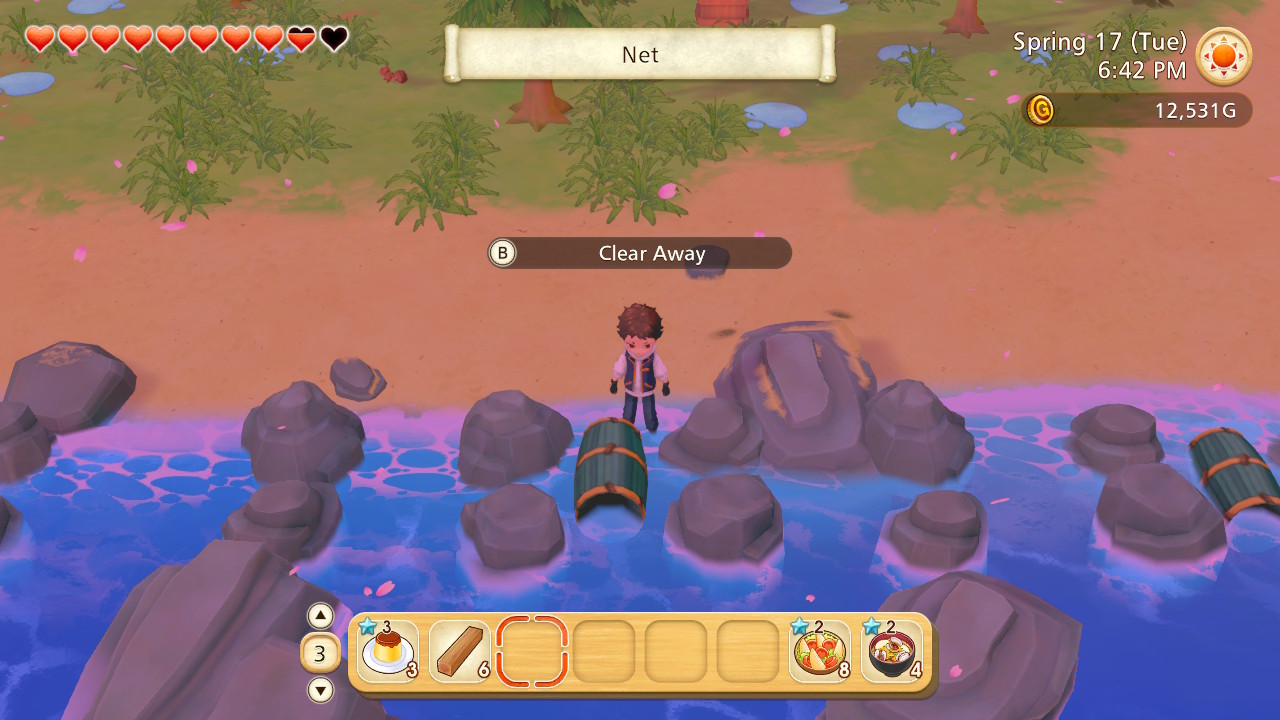1280x720 pixels.
Task: Click the last empty hotbar slot before the food items
Action: pyautogui.click(x=746, y=652)
